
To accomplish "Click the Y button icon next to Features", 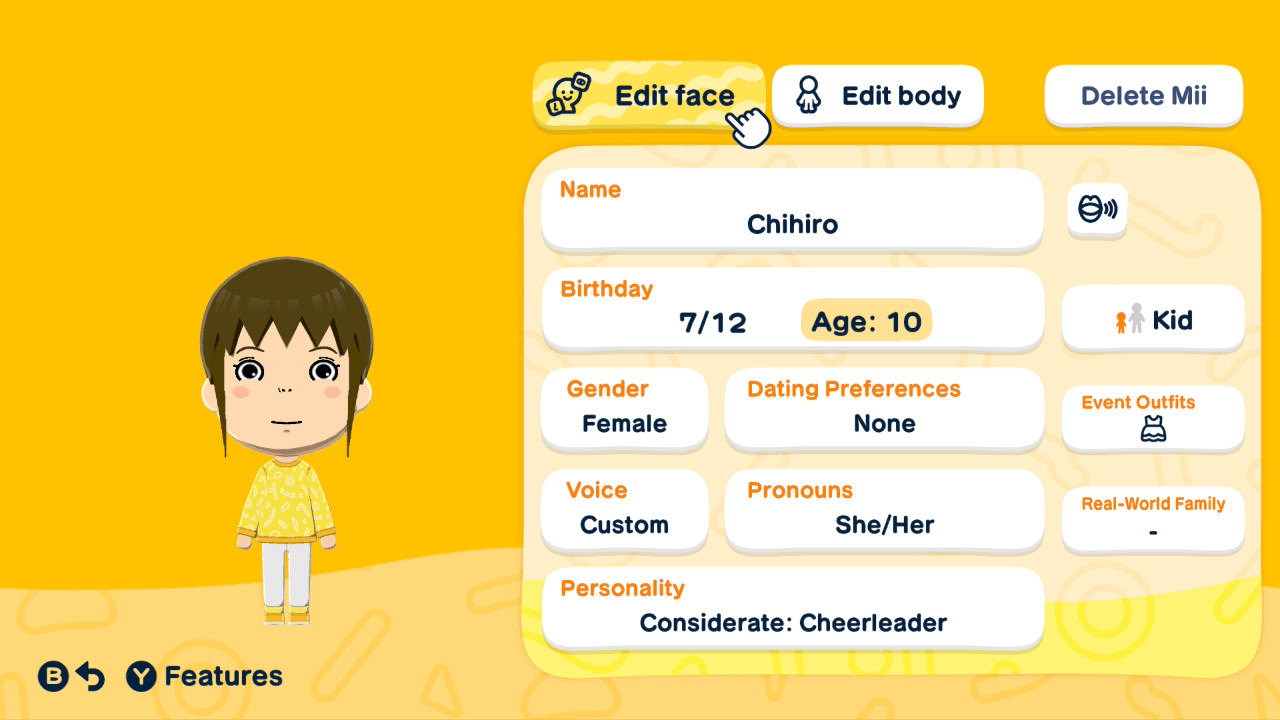I will [139, 676].
